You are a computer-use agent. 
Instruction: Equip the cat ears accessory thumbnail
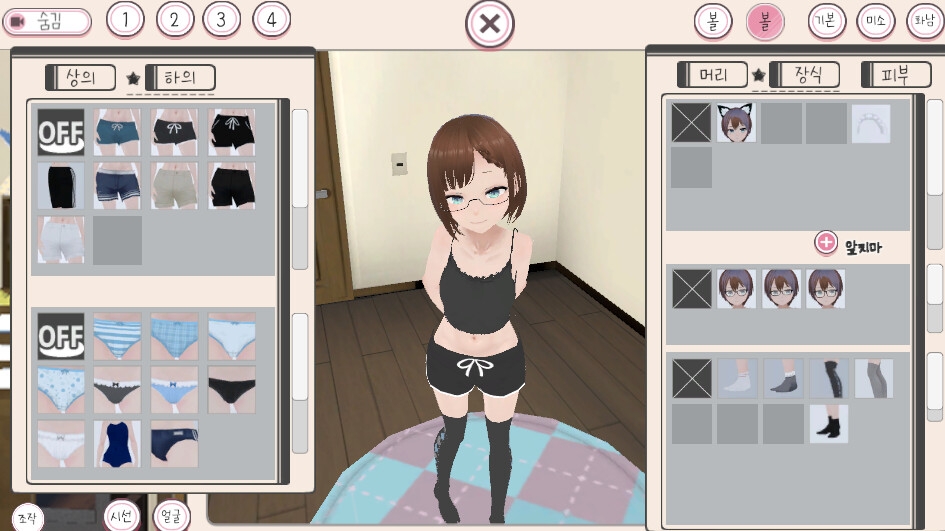[736, 123]
